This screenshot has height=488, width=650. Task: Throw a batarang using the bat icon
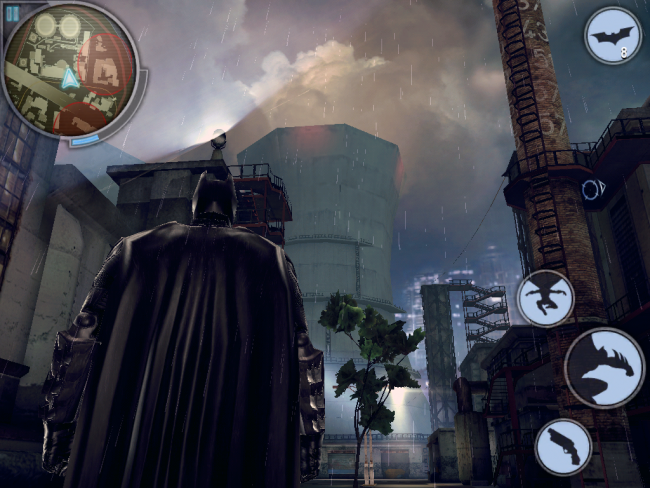[x=612, y=35]
